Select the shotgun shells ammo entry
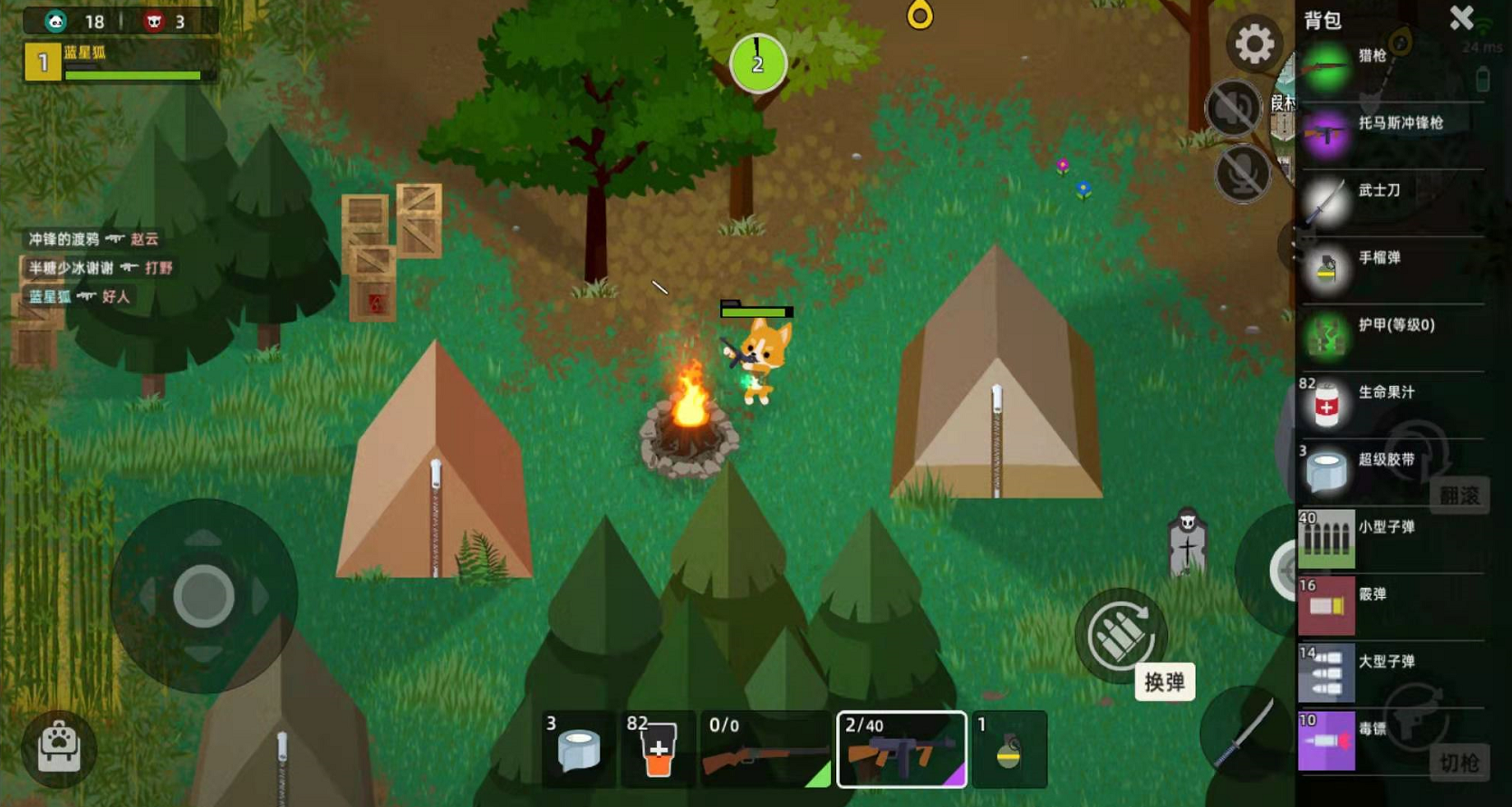This screenshot has height=807, width=1512. coord(1391,606)
